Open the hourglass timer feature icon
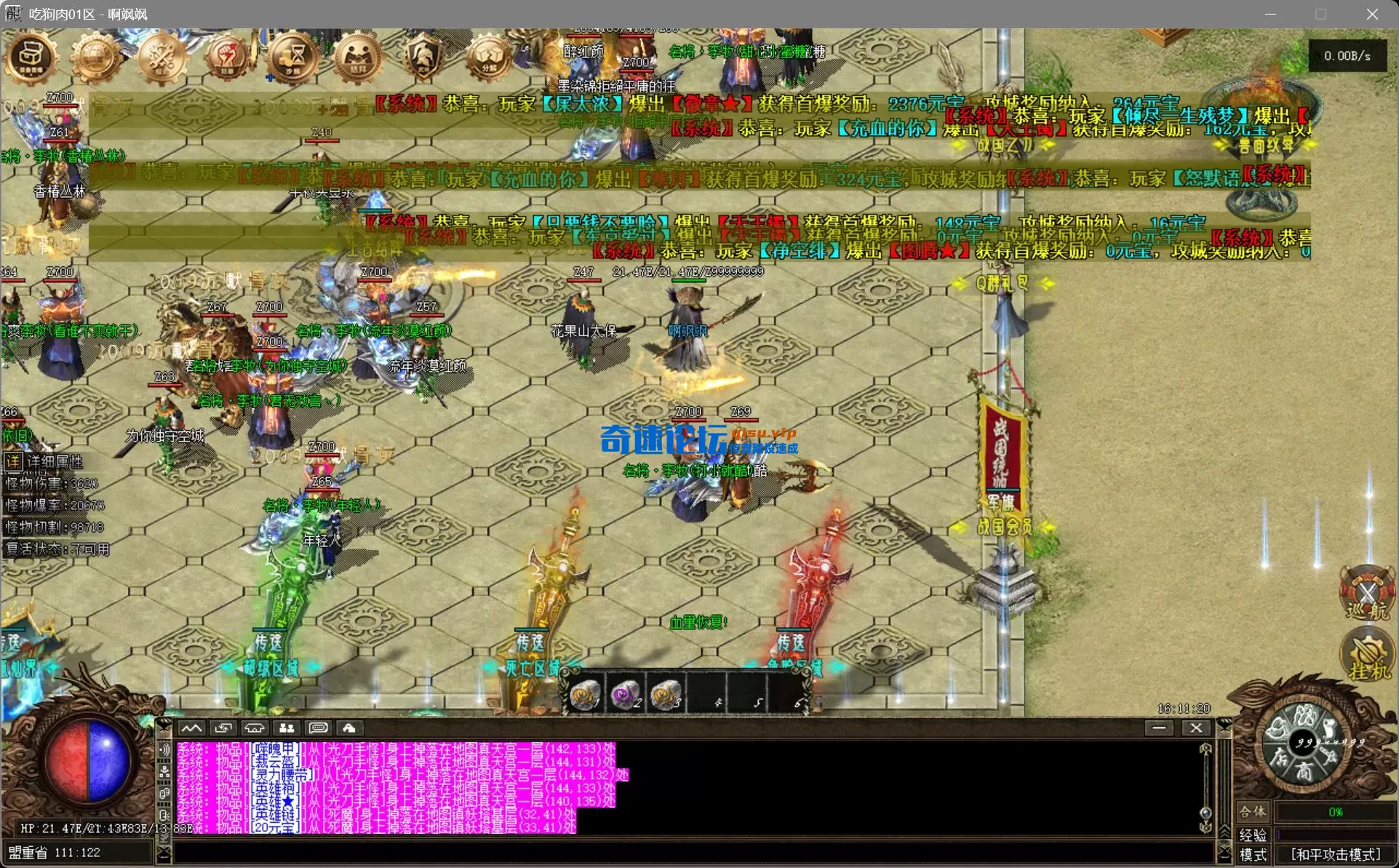Screen dimensions: 1399x868 point(292,58)
